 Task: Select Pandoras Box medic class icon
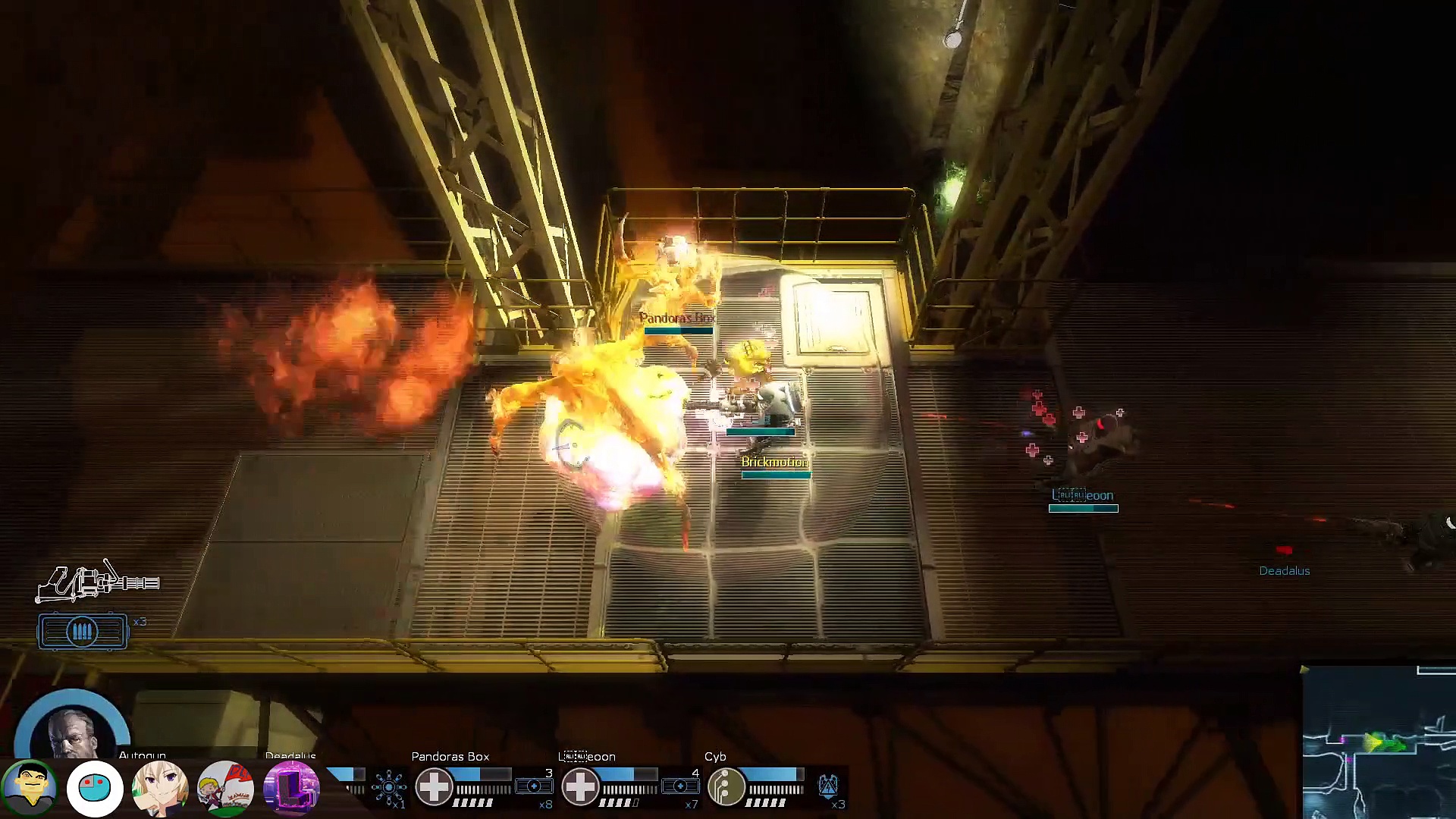435,786
